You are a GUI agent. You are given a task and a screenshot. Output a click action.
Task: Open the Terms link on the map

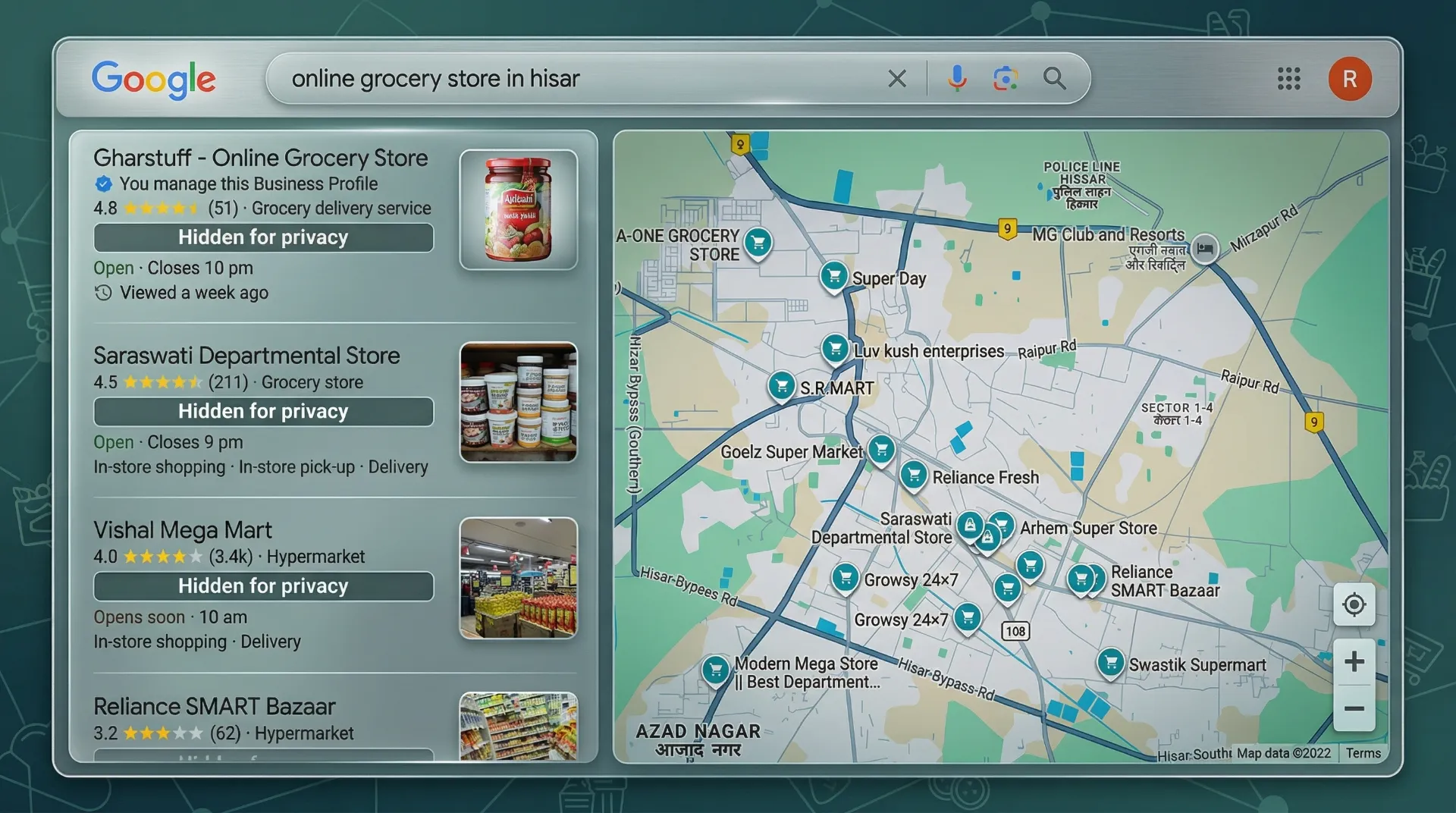(1363, 753)
